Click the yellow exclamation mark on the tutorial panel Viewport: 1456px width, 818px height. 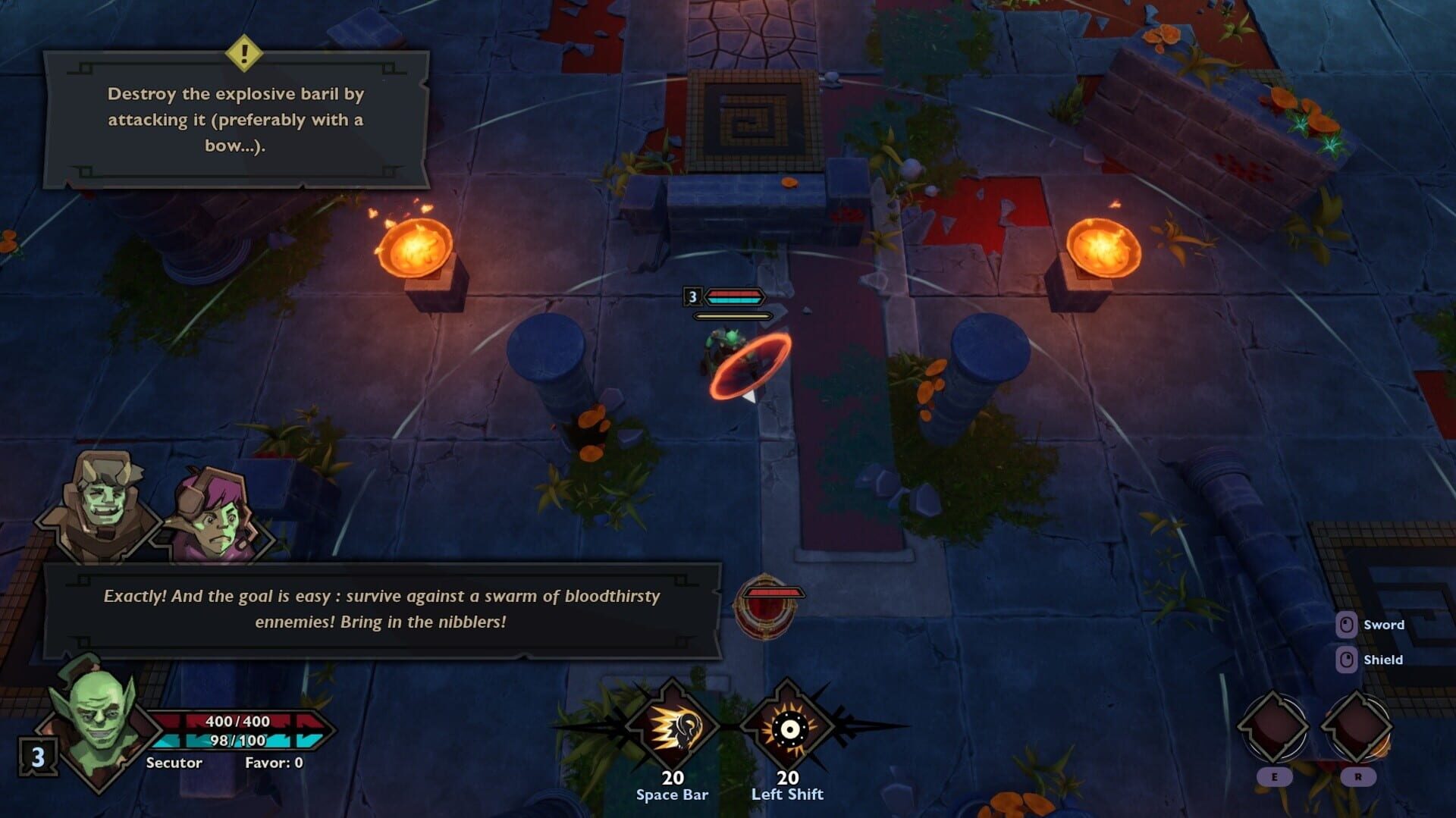tap(244, 53)
